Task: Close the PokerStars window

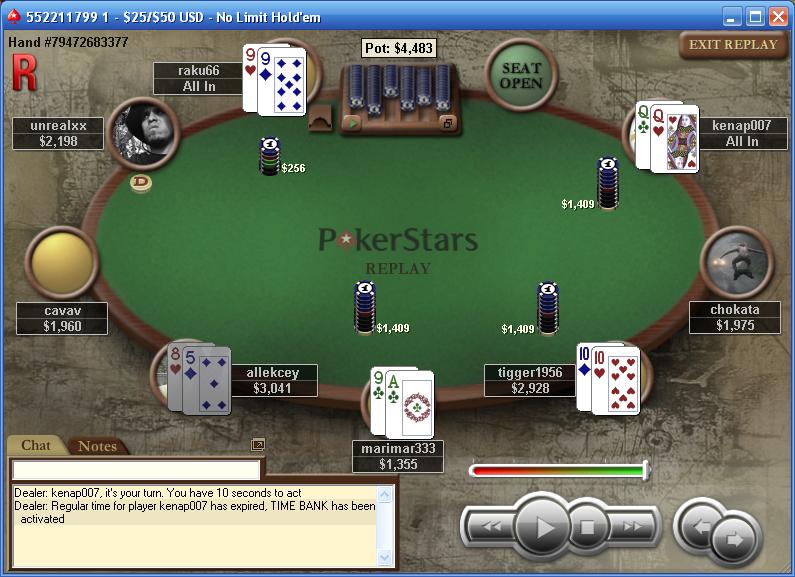Action: click(777, 16)
